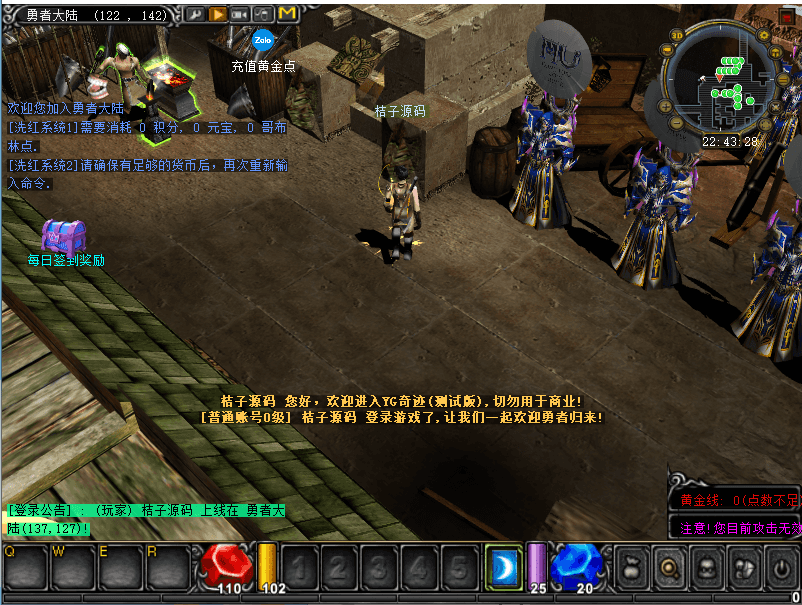Open the Zalo gold top-up icon

(x=263, y=42)
